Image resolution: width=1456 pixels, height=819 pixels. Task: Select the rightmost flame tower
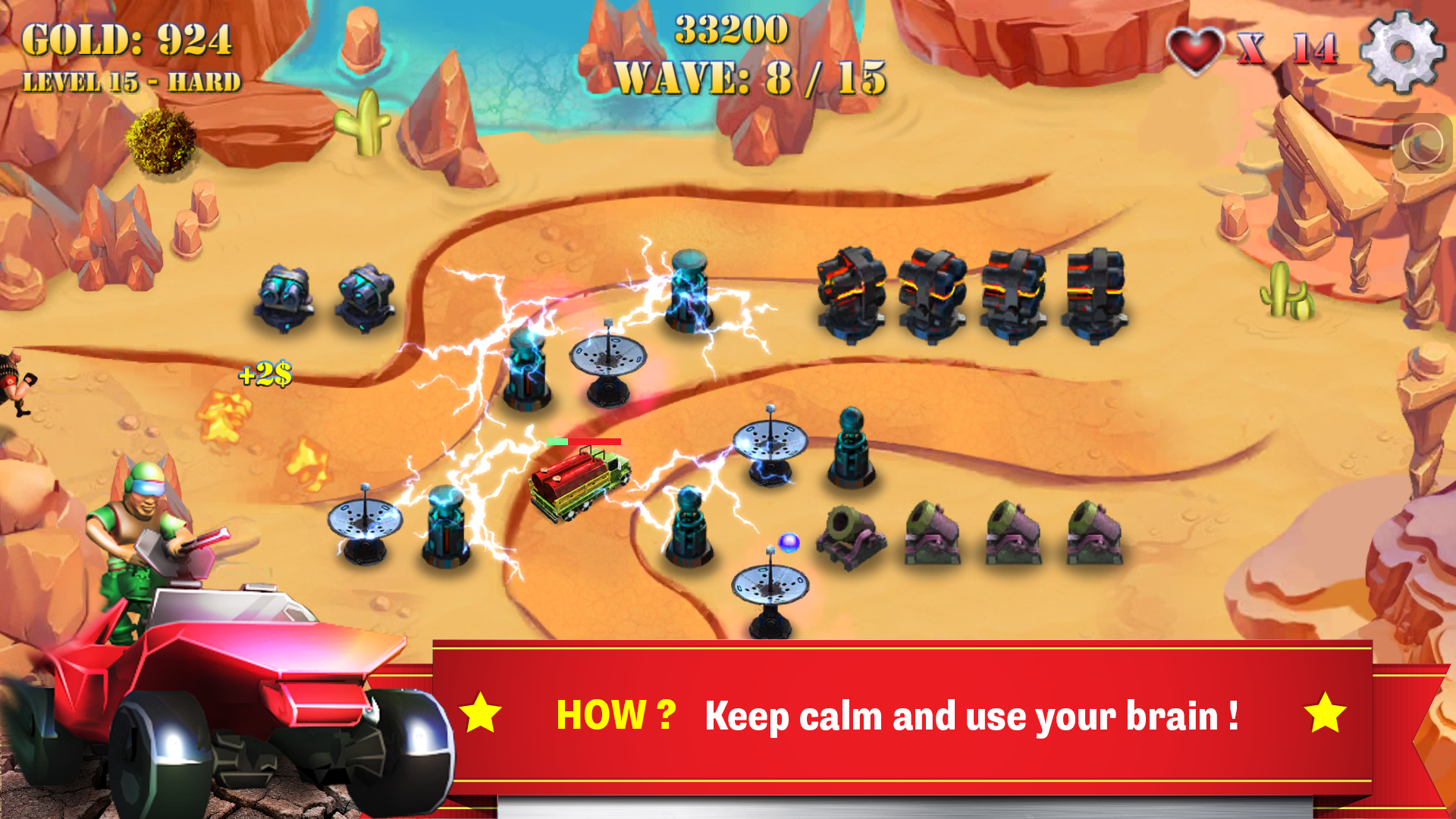pyautogui.click(x=1097, y=292)
